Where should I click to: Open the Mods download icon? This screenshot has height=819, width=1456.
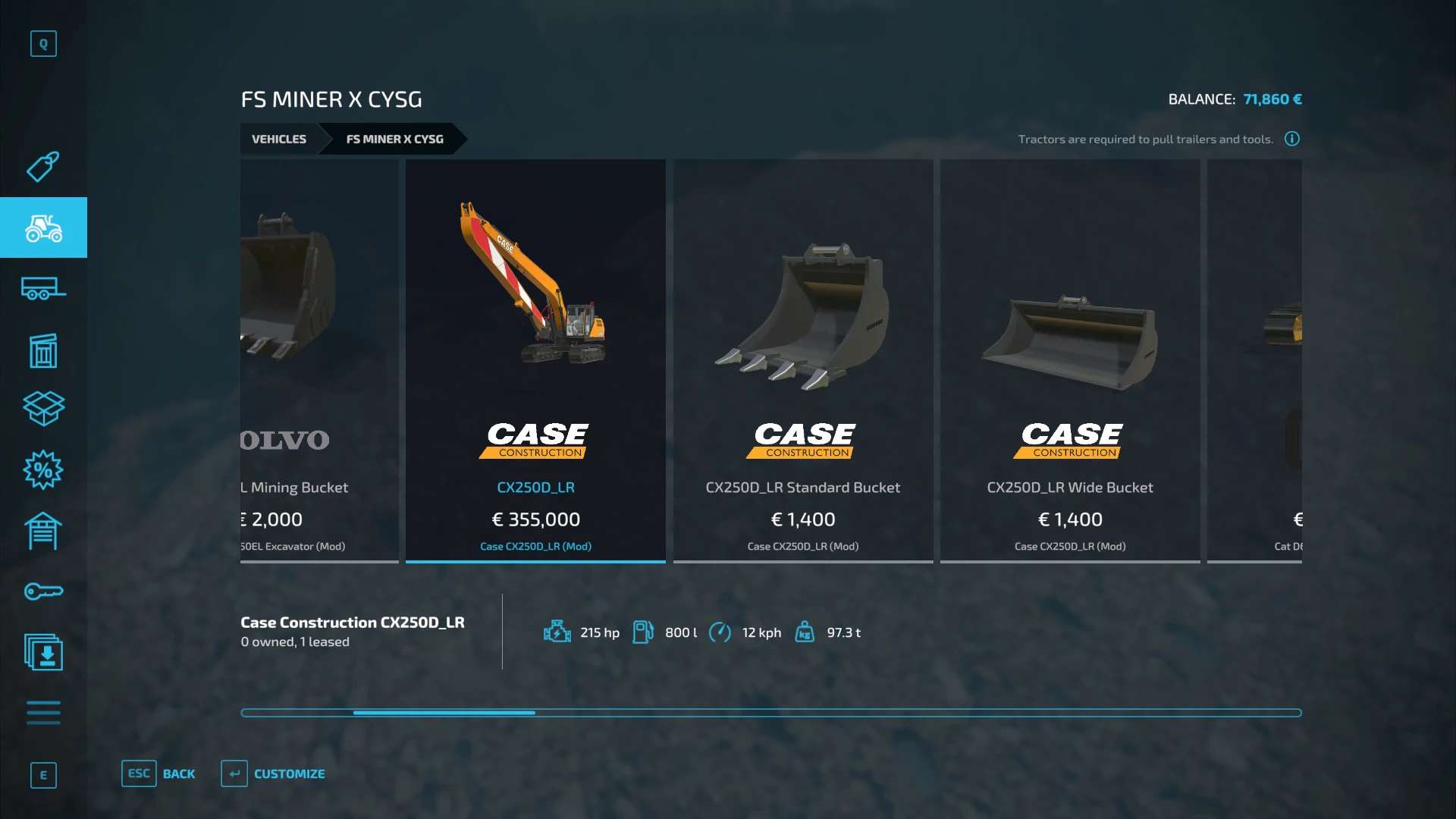pos(43,653)
